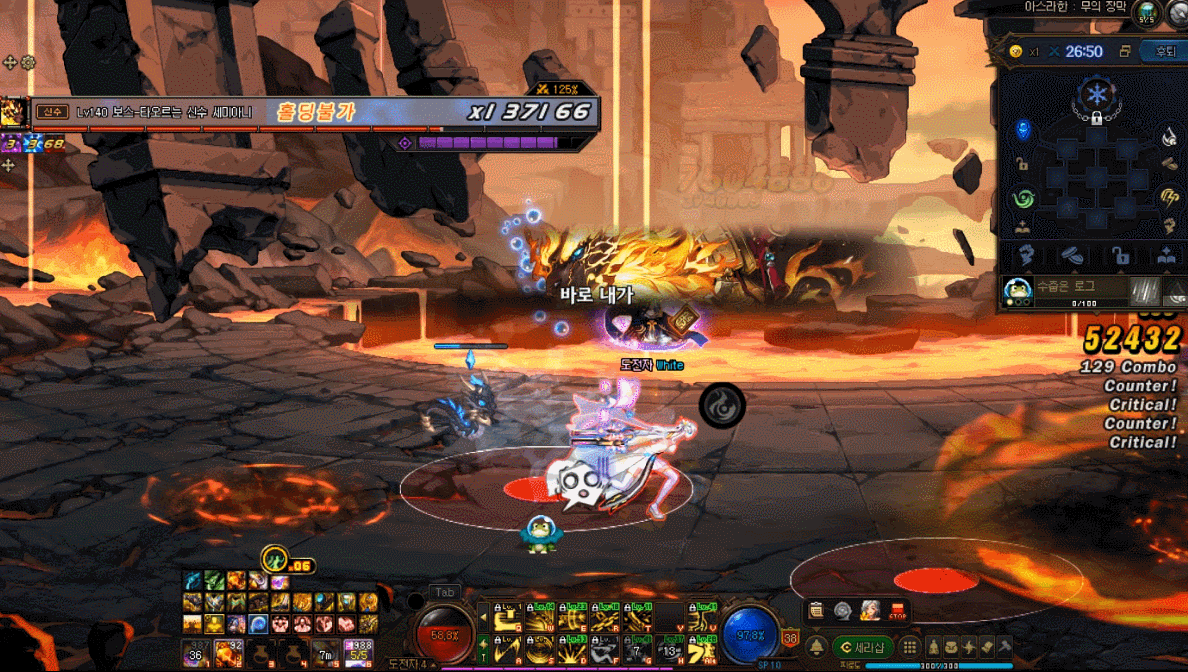
Task: Open the silver spiral shell icon
Action: coord(843,610)
